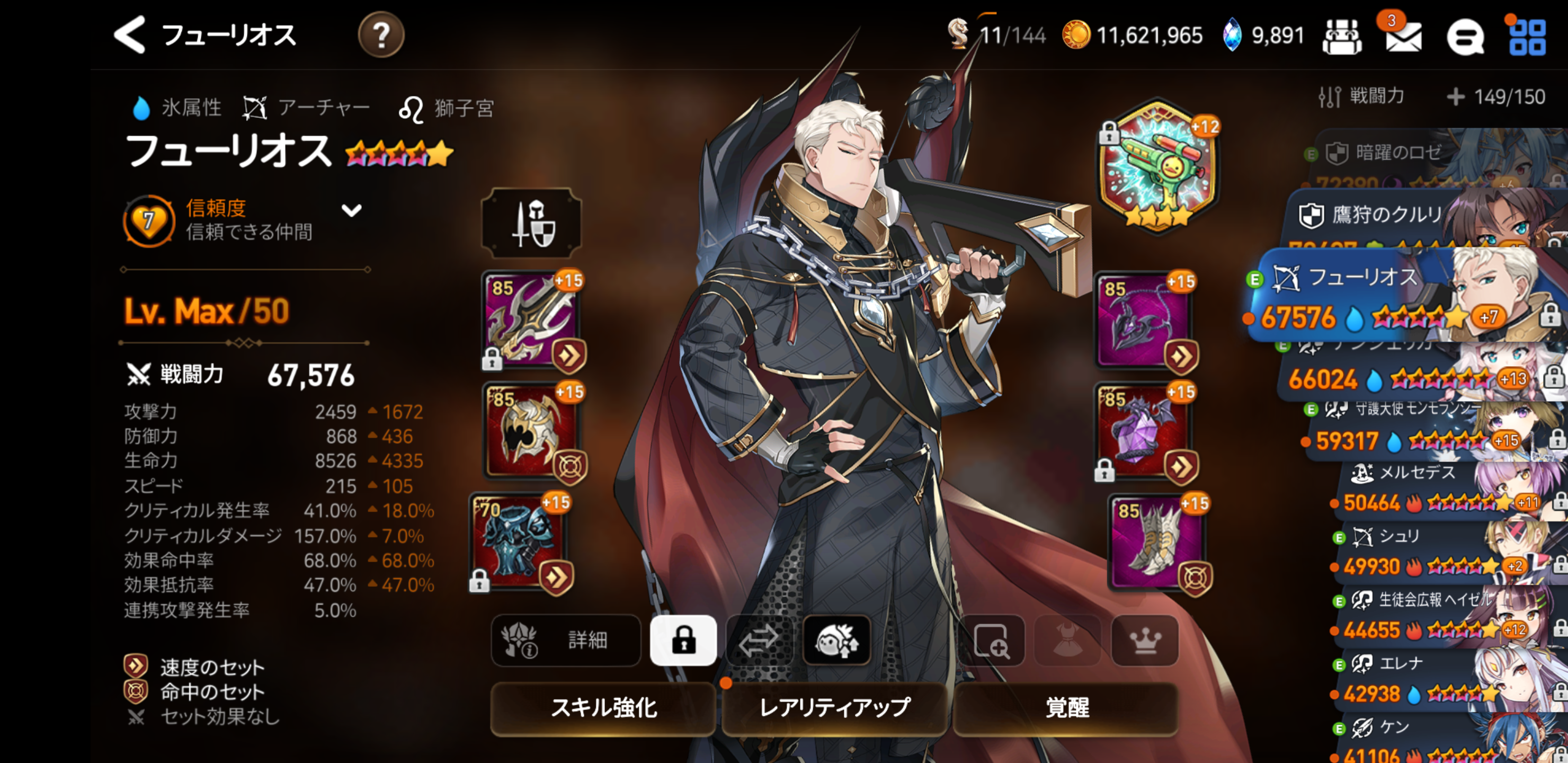Open the question mark help button
Viewport: 1568px width, 763px height.
tap(380, 36)
